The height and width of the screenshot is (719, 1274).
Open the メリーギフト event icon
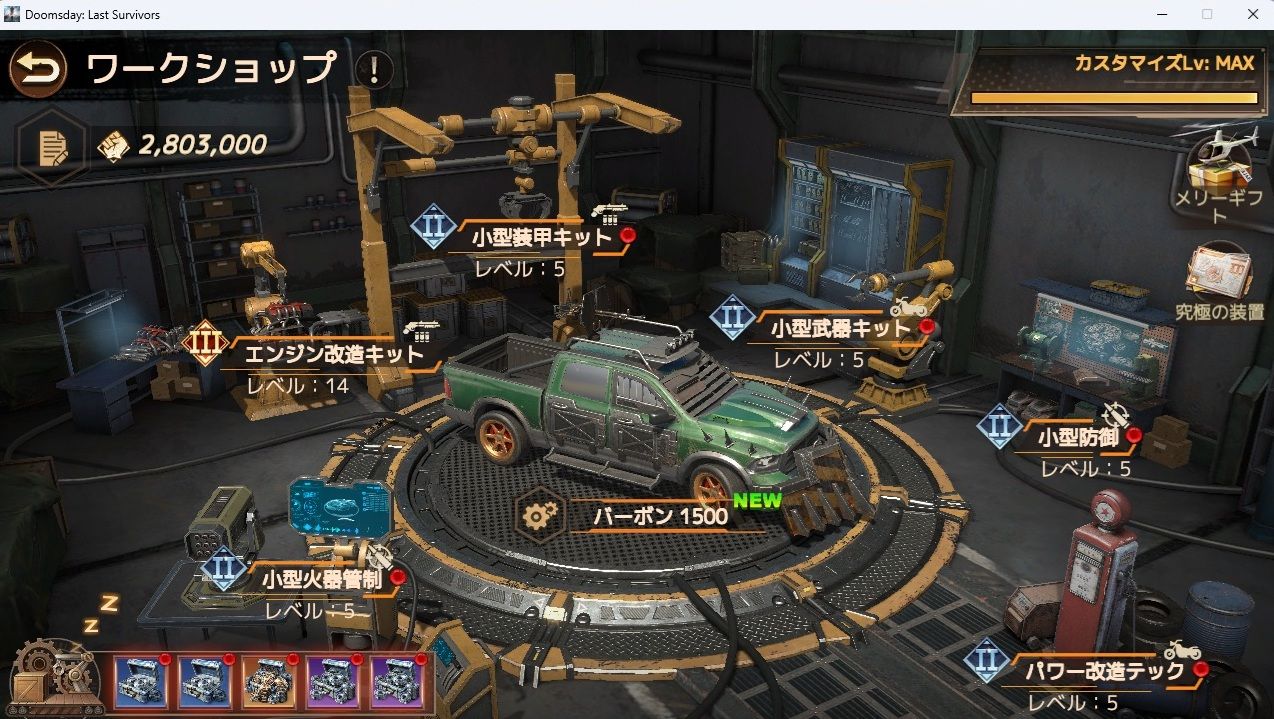[1219, 170]
